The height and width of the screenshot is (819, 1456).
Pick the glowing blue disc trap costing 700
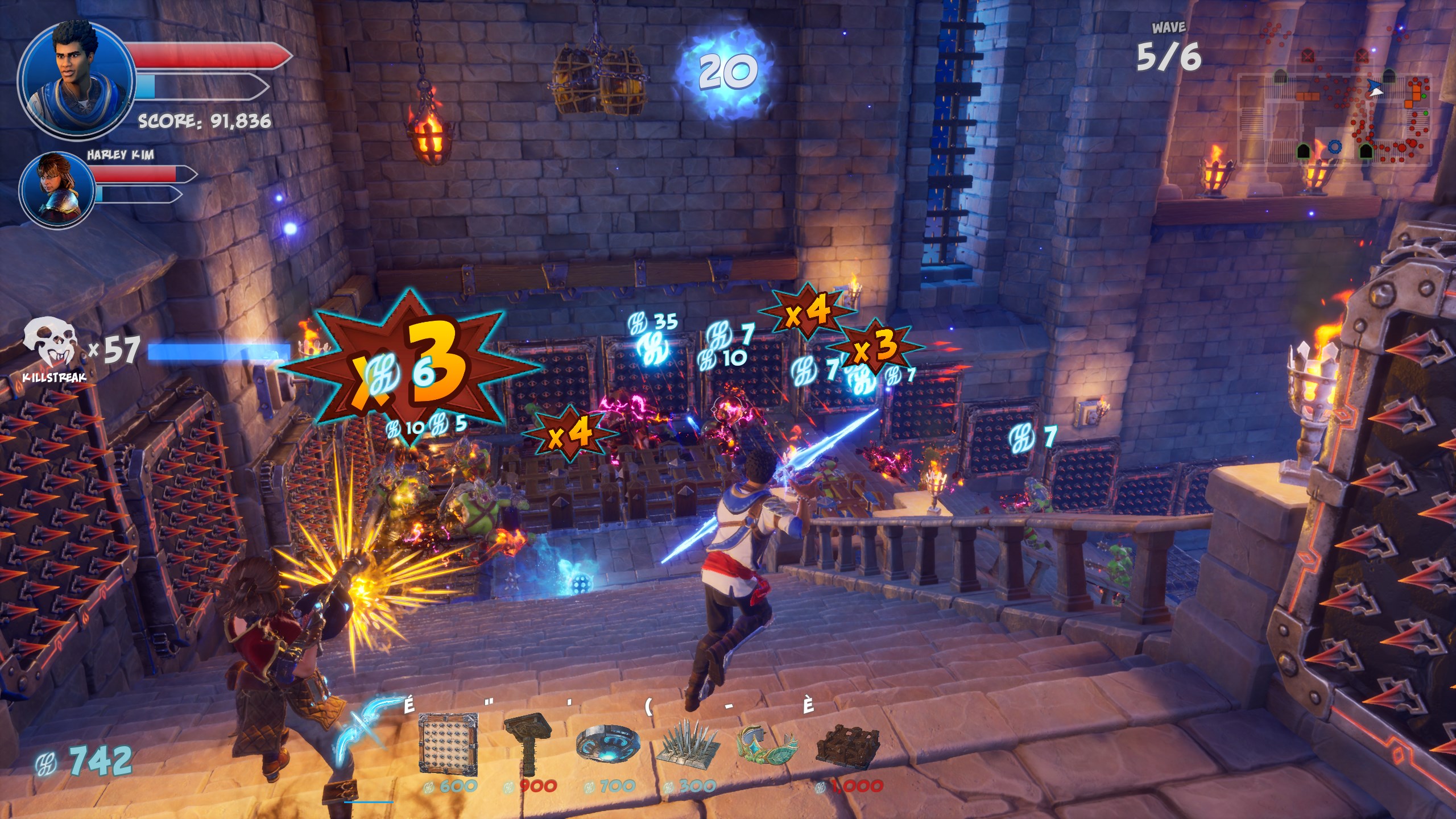pos(607,742)
